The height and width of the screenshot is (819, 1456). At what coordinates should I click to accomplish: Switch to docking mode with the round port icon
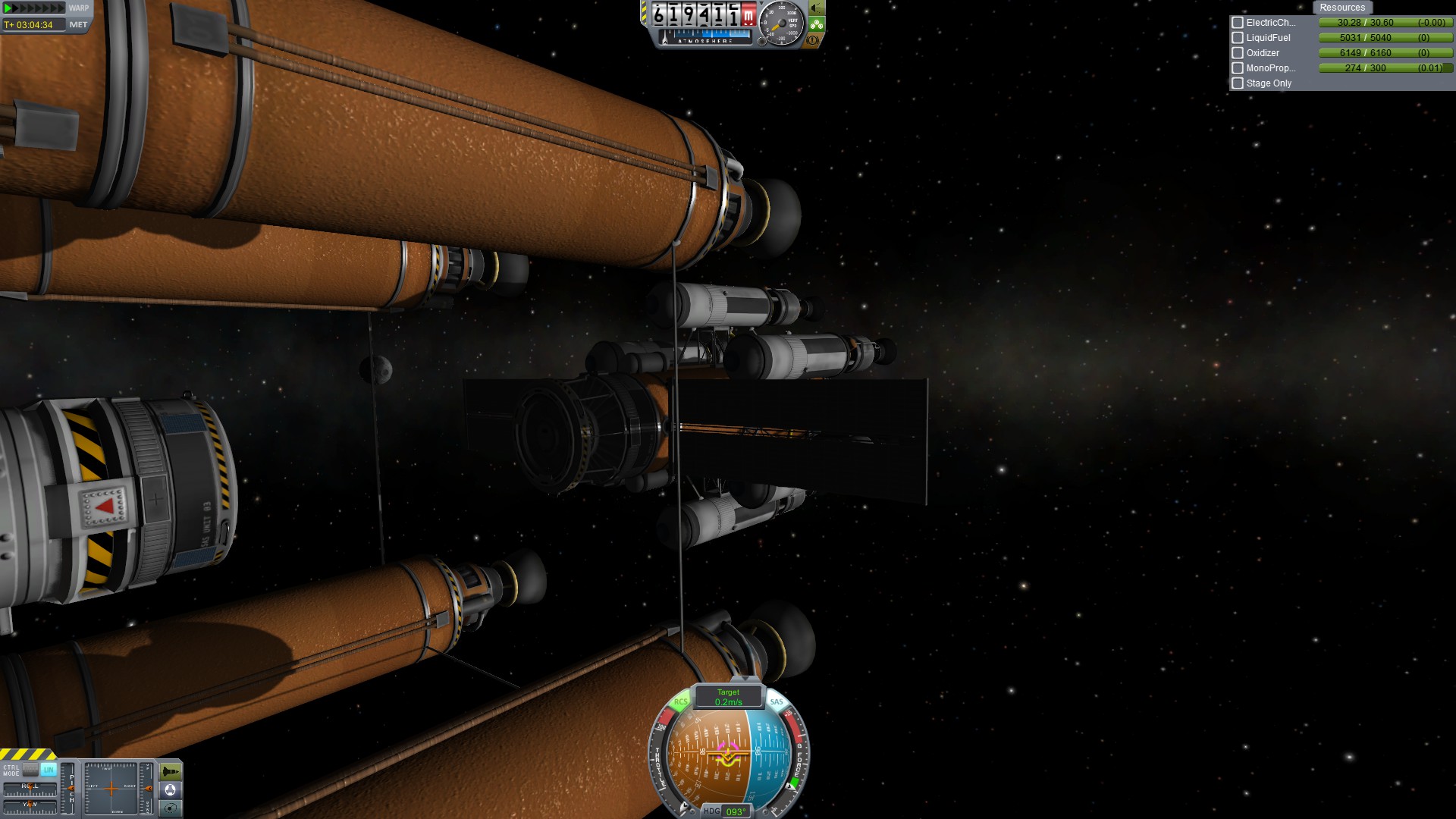pyautogui.click(x=171, y=790)
